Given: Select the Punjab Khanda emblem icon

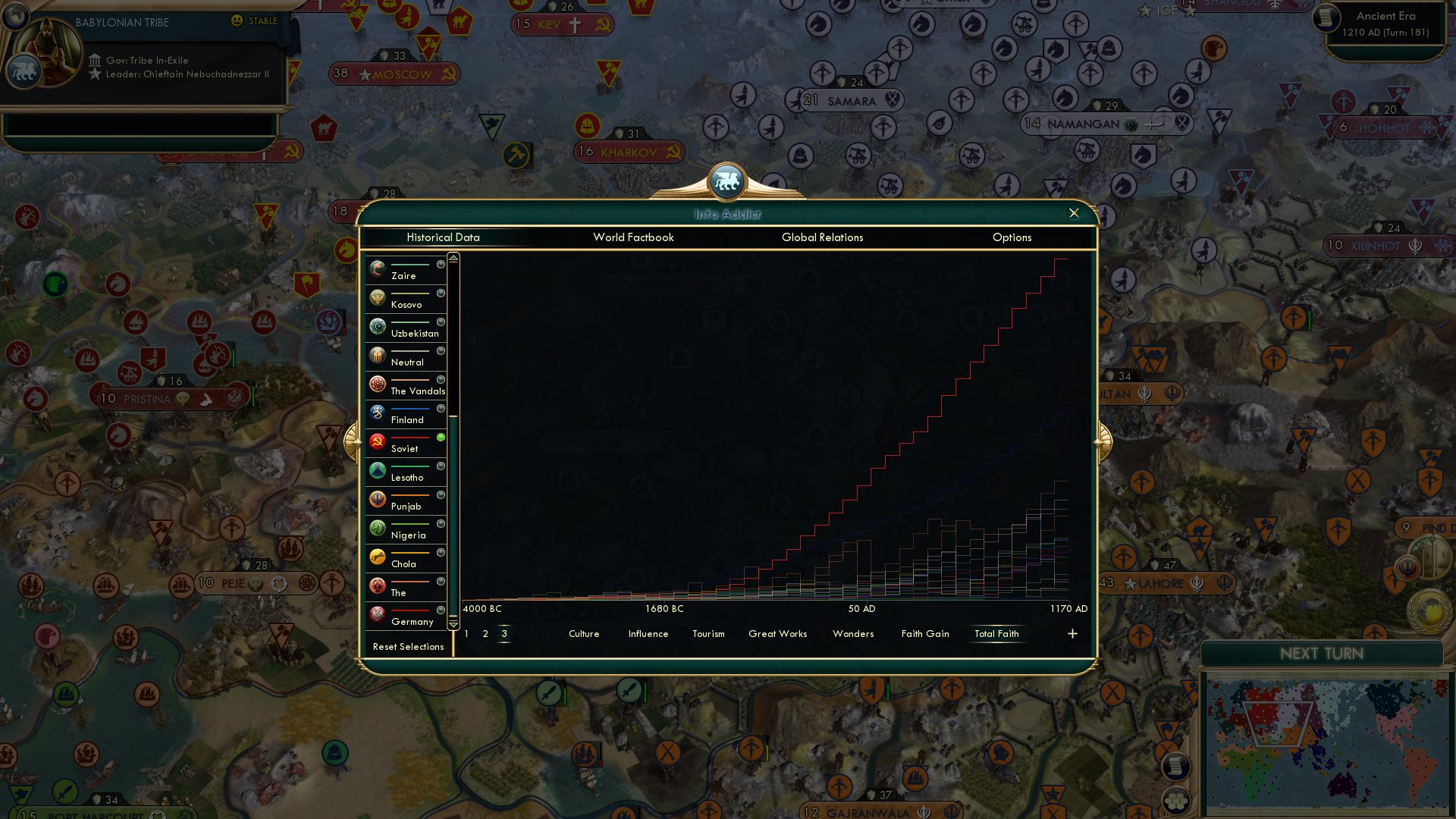Looking at the screenshot, I should tap(376, 498).
